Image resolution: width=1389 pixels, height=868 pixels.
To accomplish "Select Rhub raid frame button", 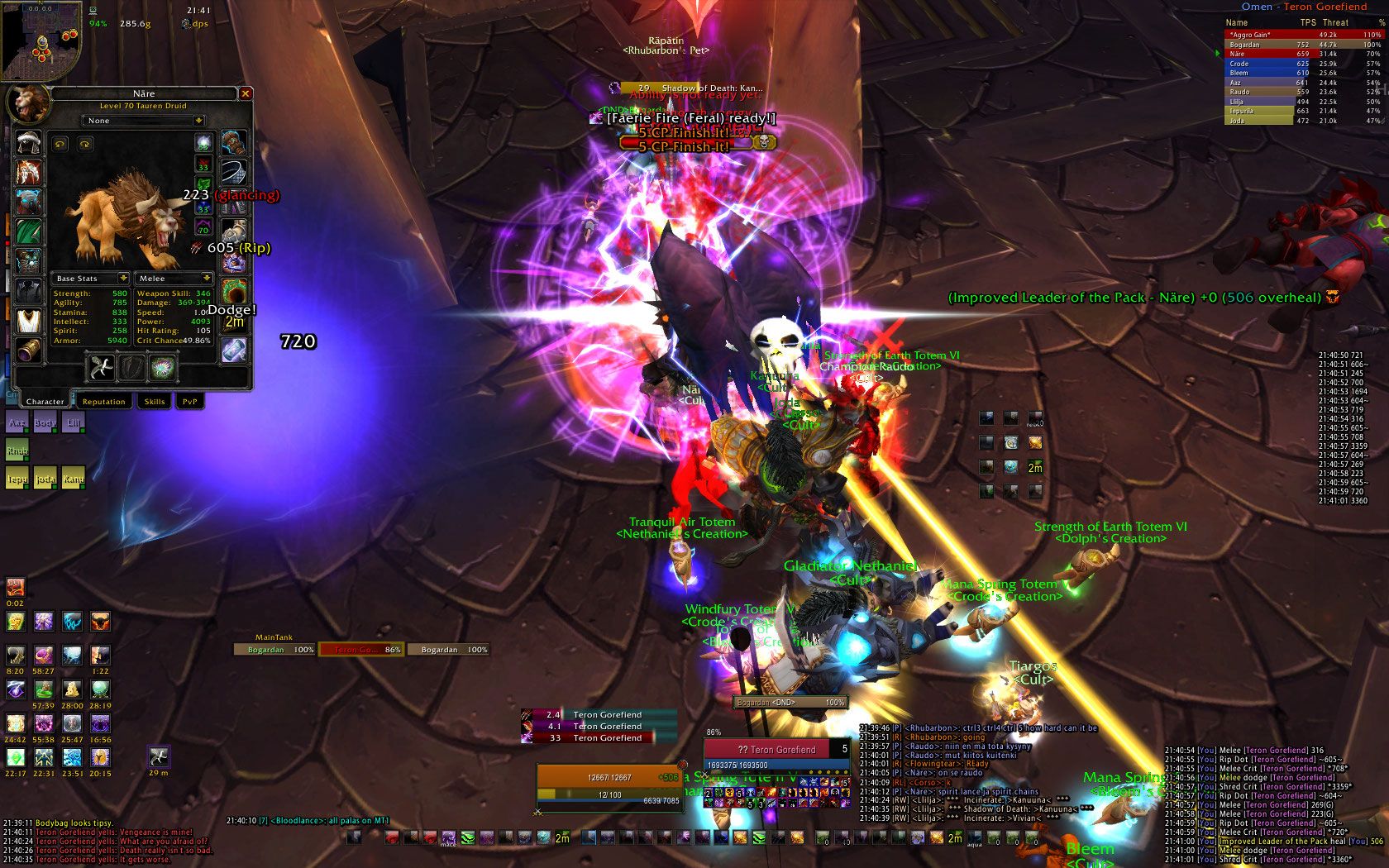I will (17, 451).
